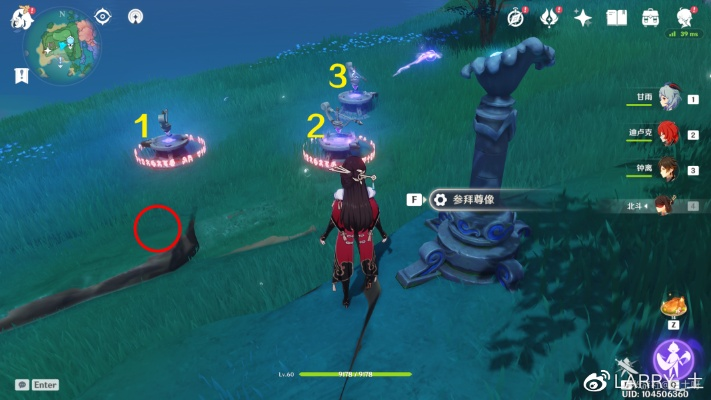Open the winged Battle Pass icon
Image resolution: width=711 pixels, height=400 pixels.
click(x=549, y=17)
